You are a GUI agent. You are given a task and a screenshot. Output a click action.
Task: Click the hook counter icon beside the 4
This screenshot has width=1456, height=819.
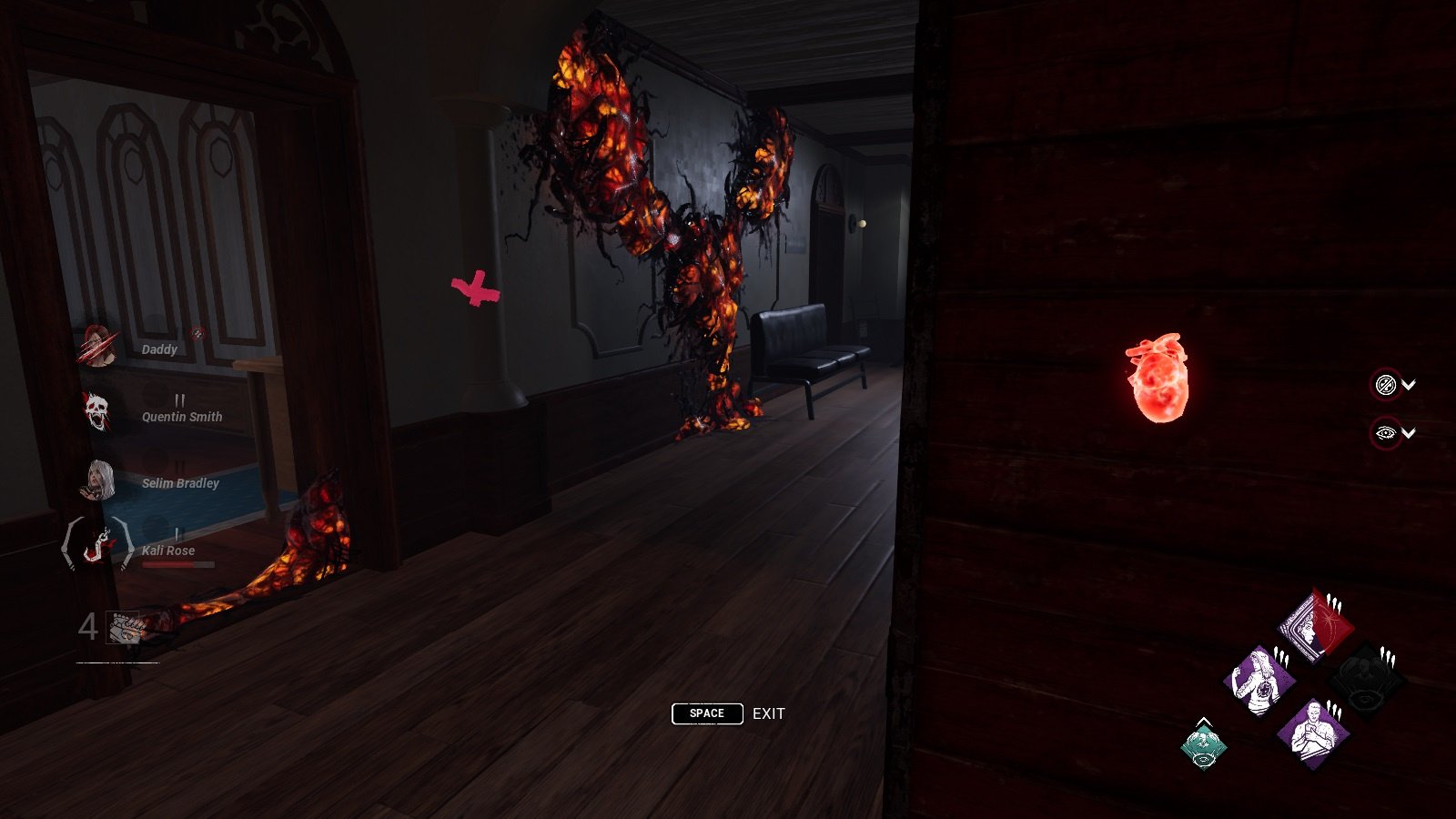(x=122, y=626)
